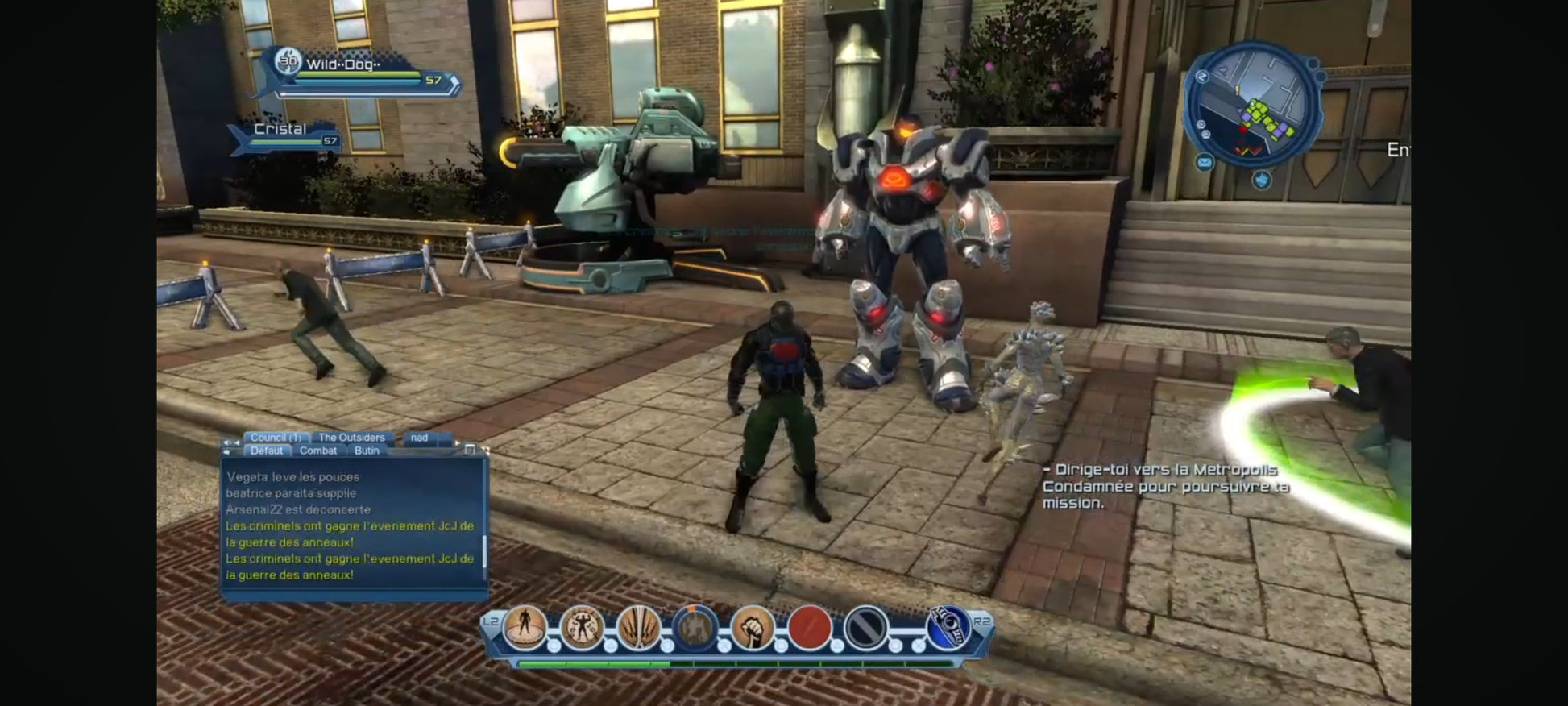This screenshot has height=706, width=1568.
Task: Use the blue wrist gadget trinket
Action: [949, 628]
